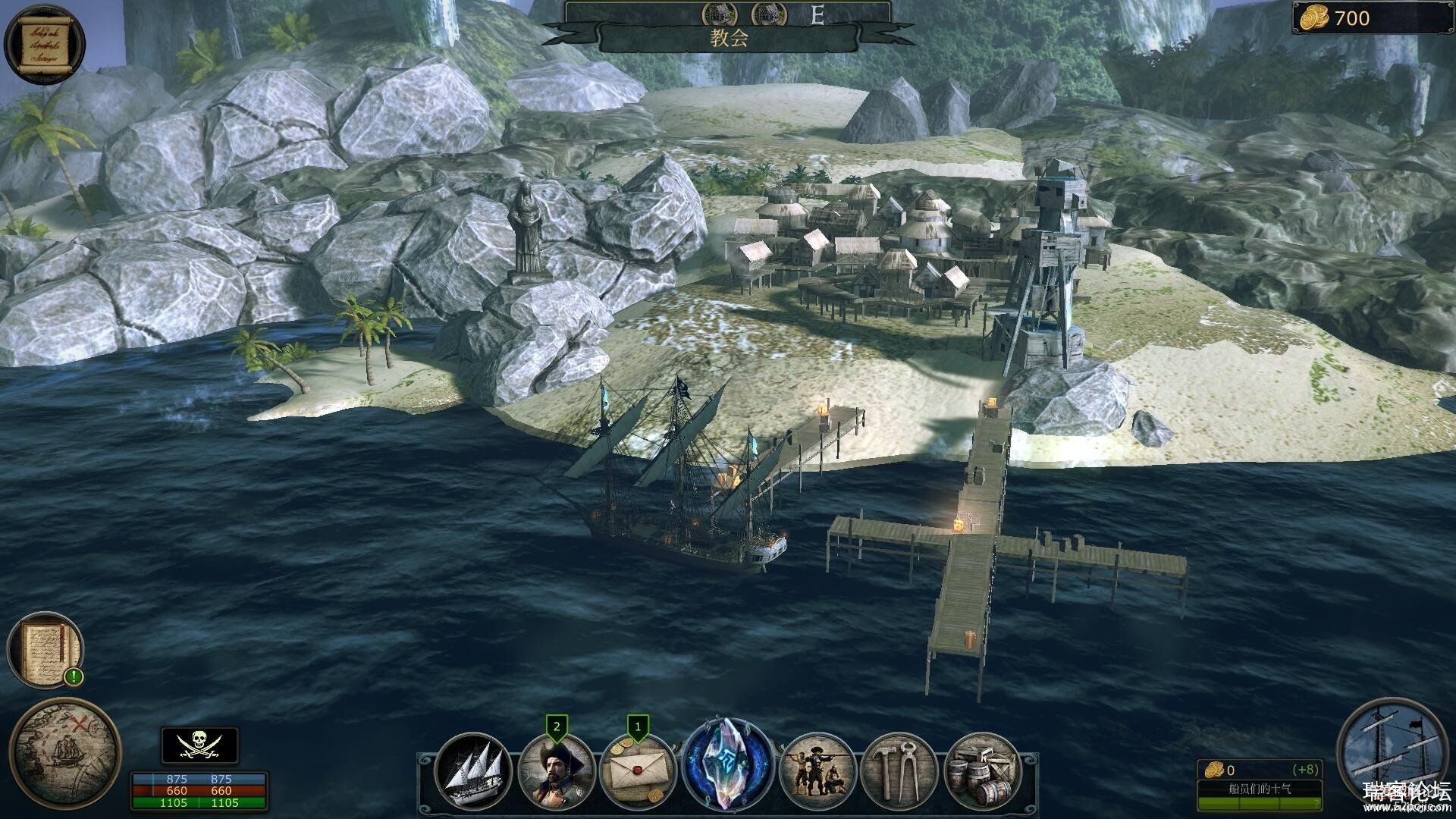1456x819 pixels.
Task: Click the pirate skull flag emblem
Action: pos(199,745)
